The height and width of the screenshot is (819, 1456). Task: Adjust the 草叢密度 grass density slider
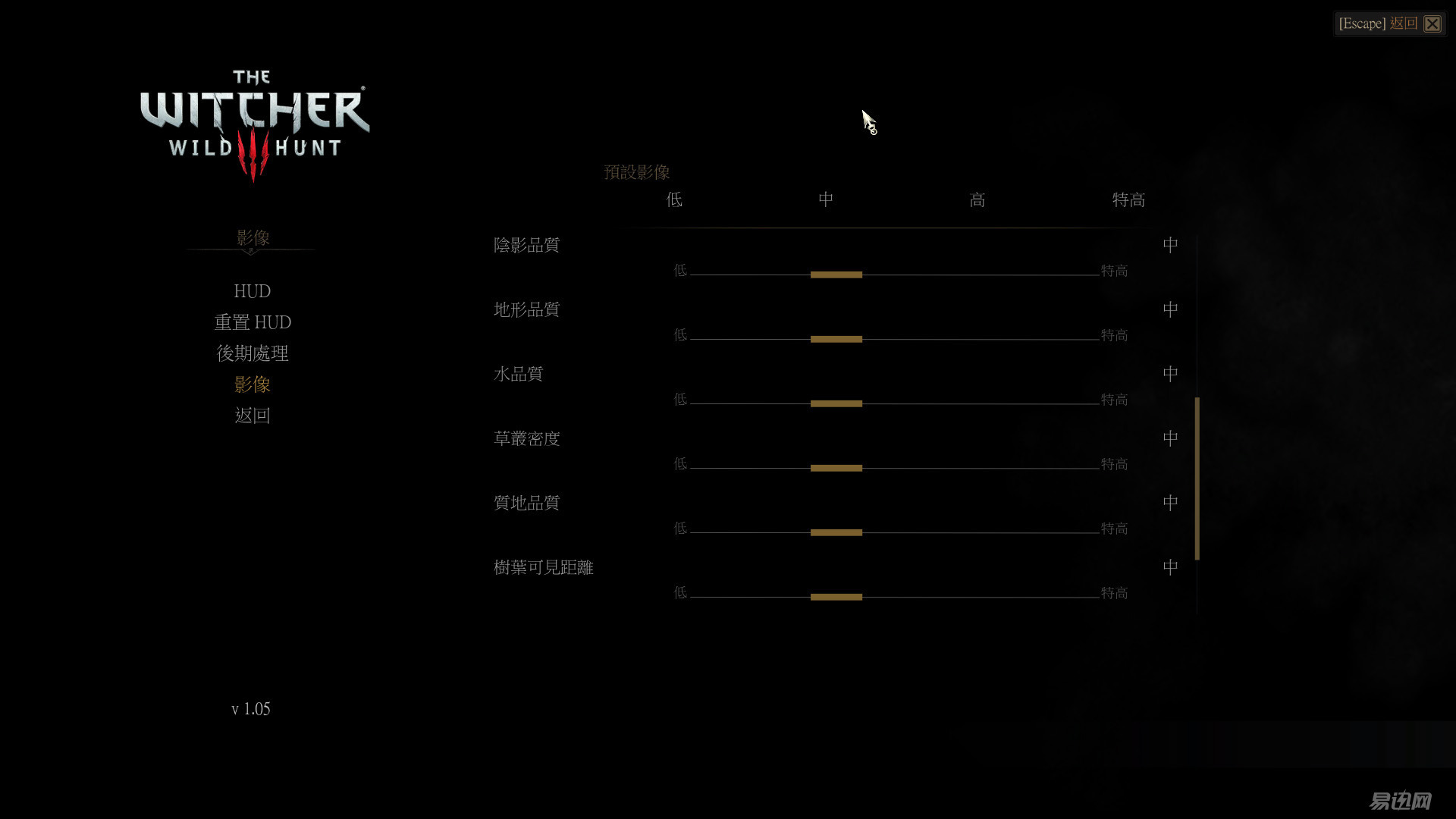(x=836, y=467)
